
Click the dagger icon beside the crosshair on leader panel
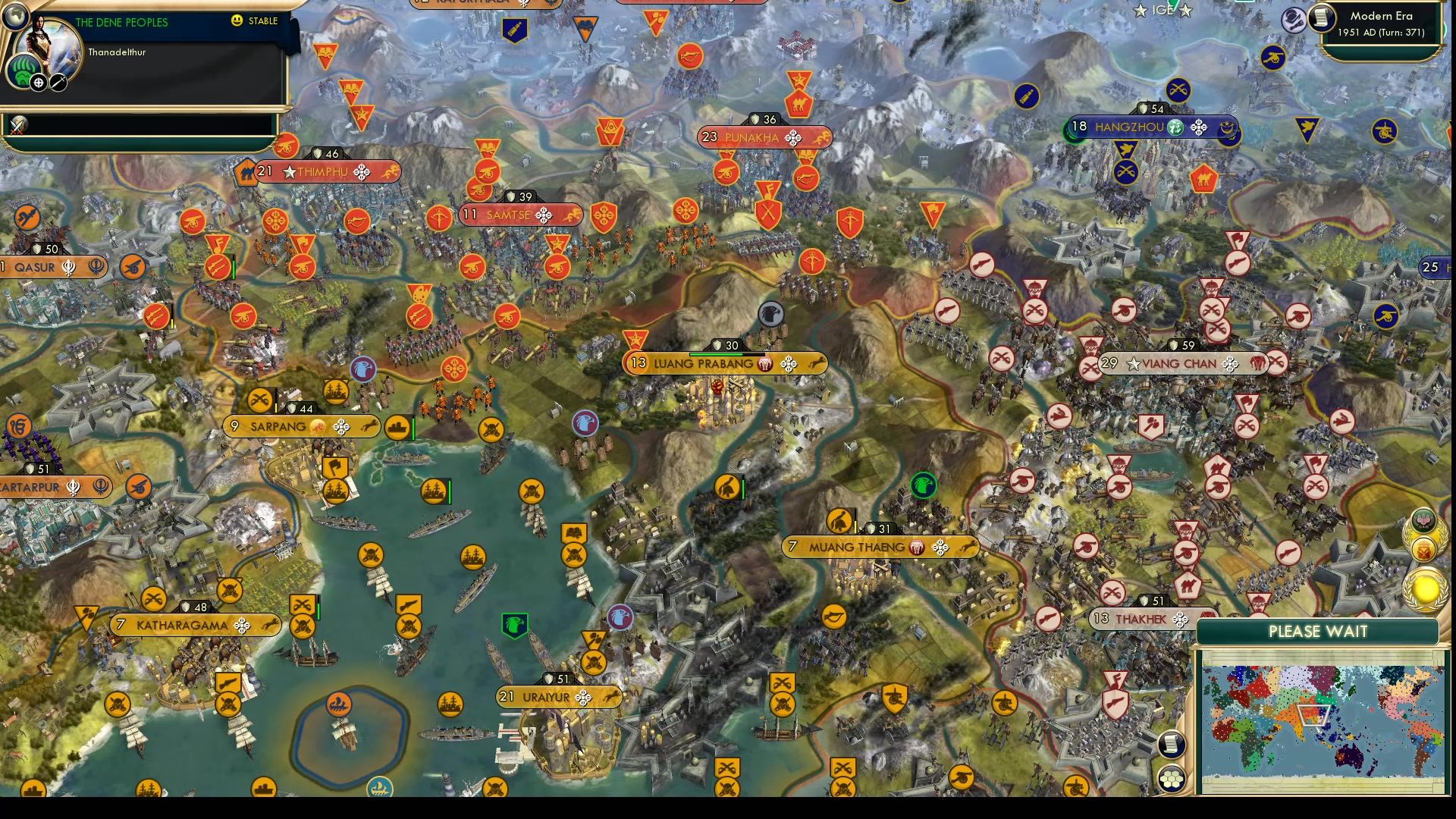58,82
